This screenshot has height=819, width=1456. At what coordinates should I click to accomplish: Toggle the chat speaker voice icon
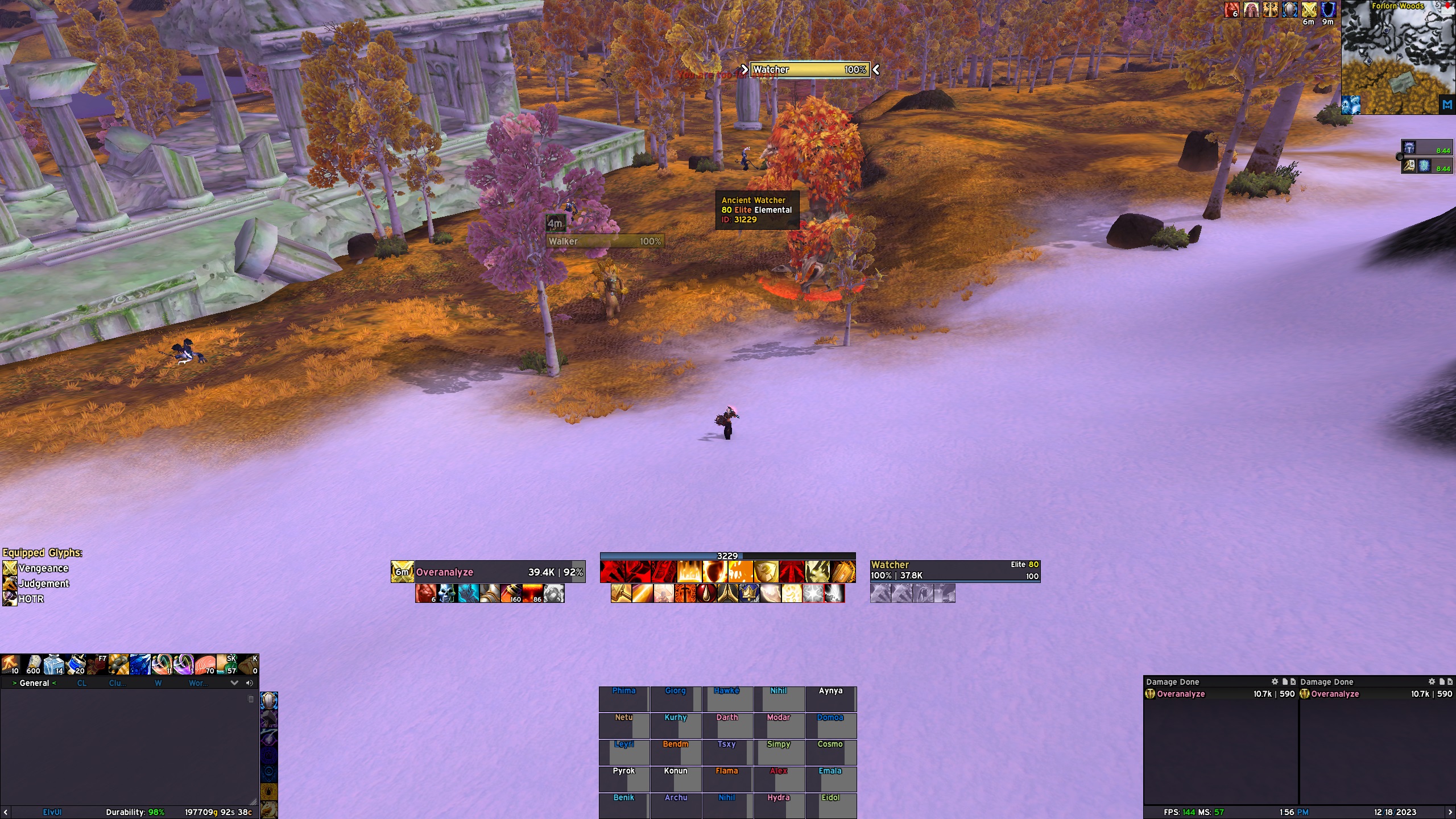(249, 683)
